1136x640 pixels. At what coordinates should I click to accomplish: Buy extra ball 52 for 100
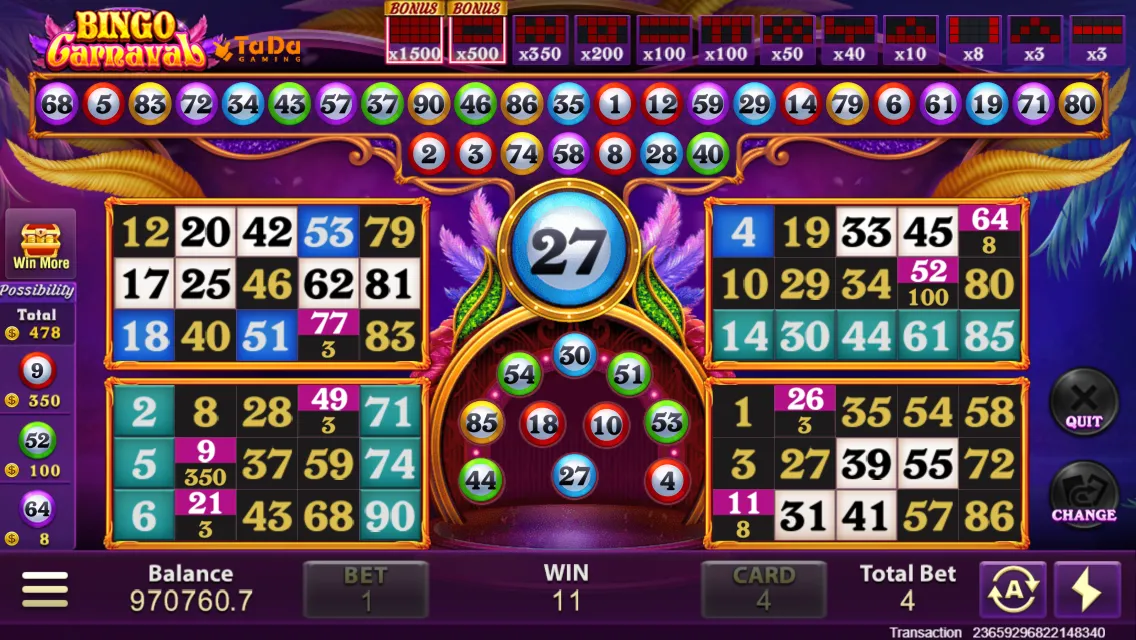point(37,450)
